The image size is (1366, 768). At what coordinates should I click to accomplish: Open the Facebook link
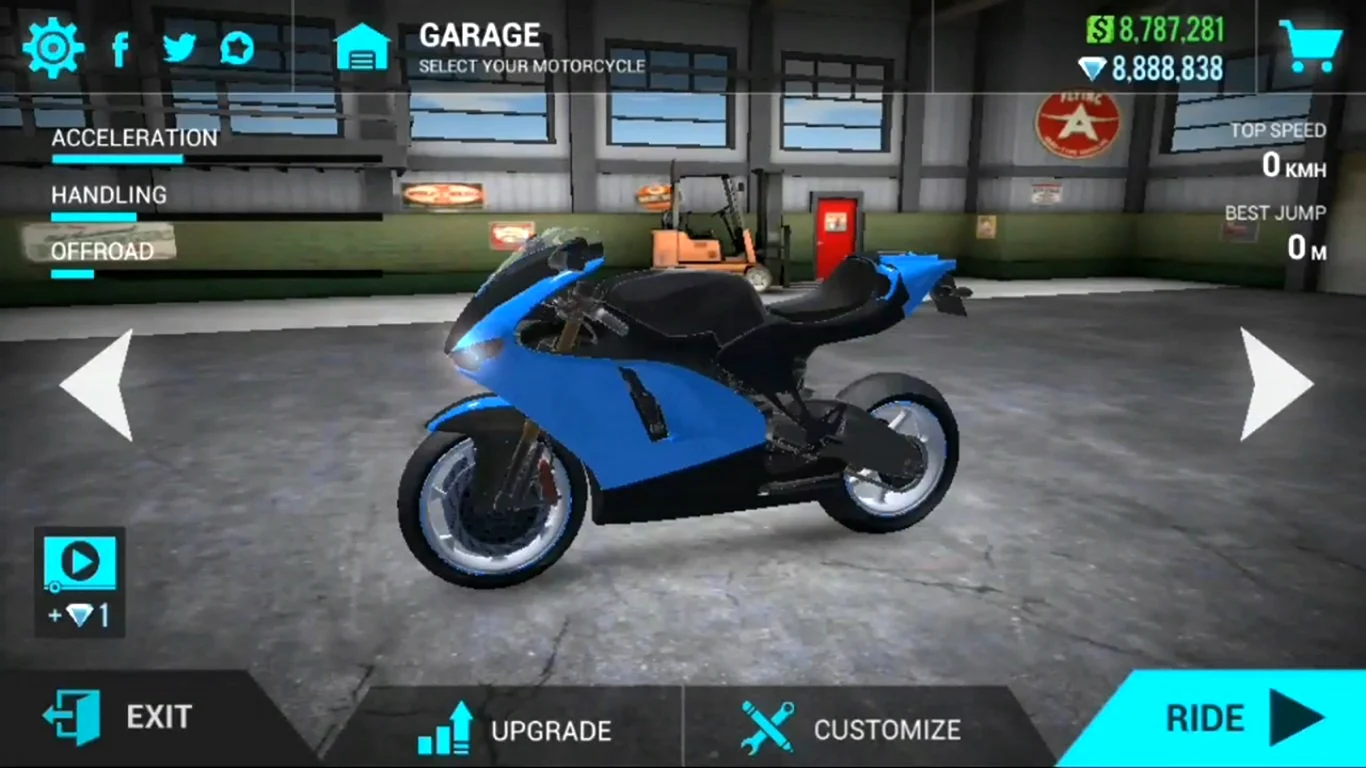[x=120, y=48]
